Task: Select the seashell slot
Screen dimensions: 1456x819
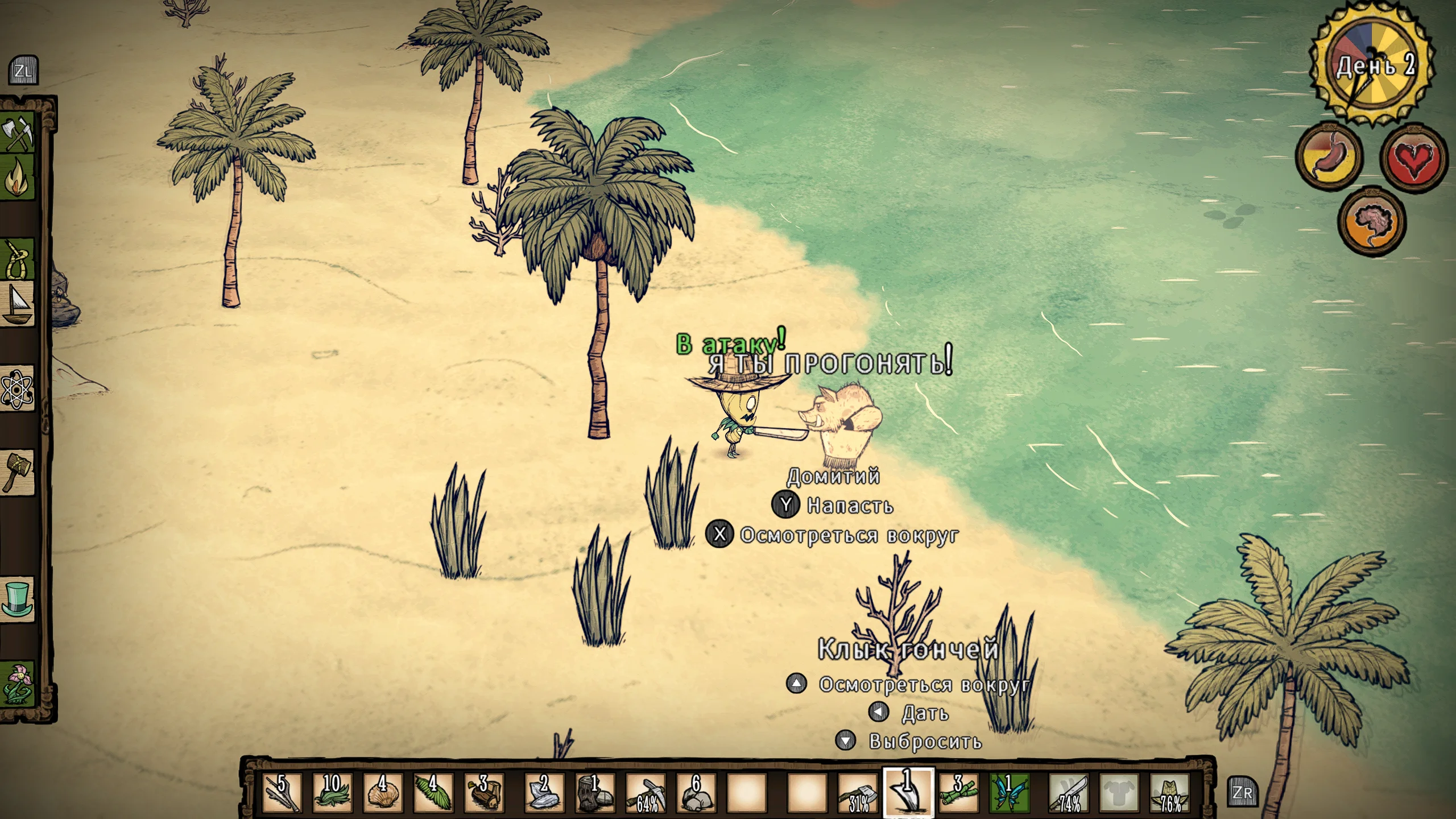Action: (x=383, y=792)
